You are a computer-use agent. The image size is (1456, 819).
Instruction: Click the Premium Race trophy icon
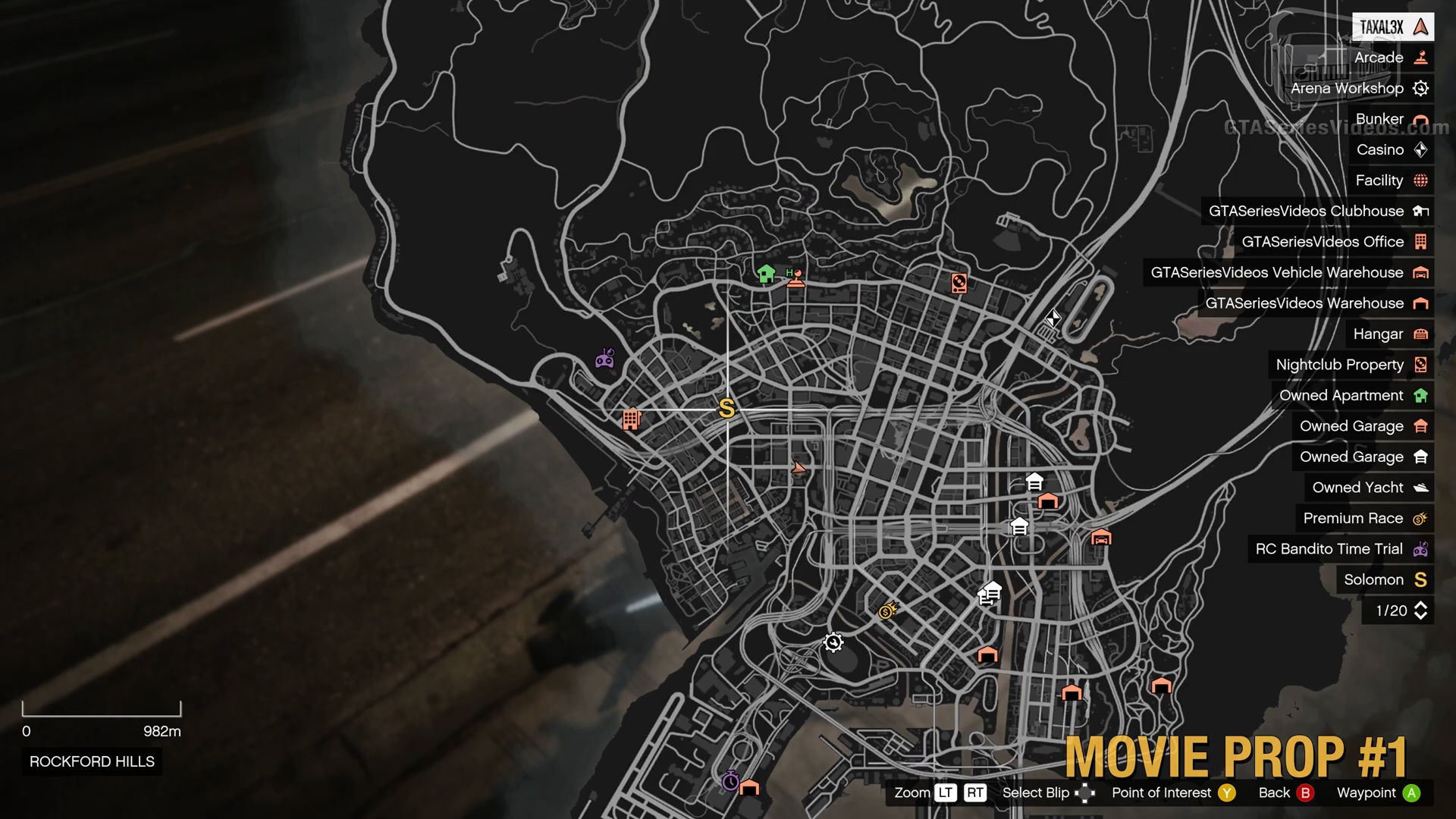click(1421, 518)
